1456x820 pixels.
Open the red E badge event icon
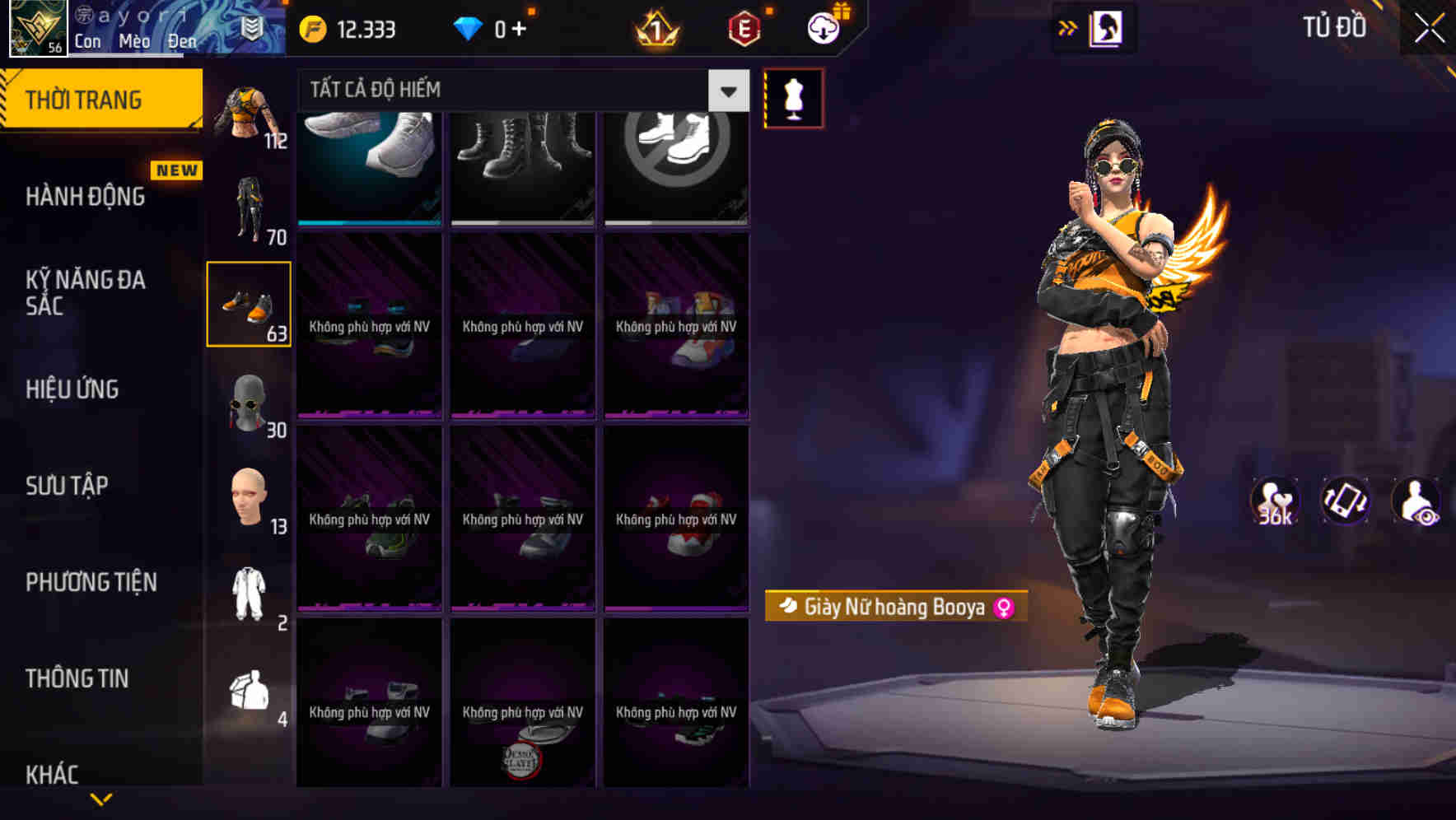pos(740,27)
